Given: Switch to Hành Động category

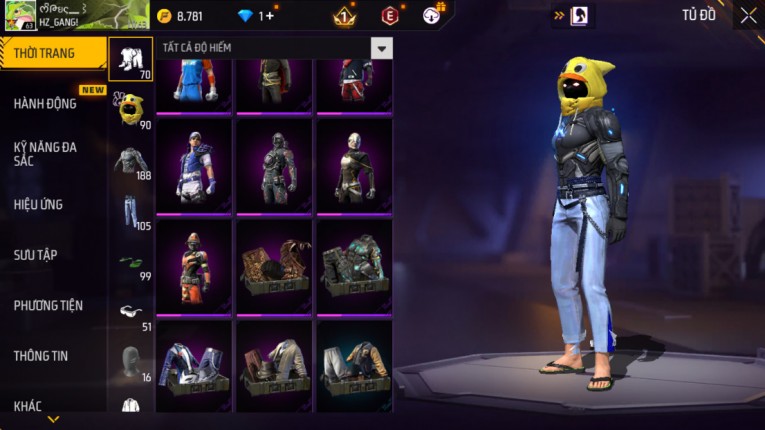Looking at the screenshot, I should click(x=45, y=103).
